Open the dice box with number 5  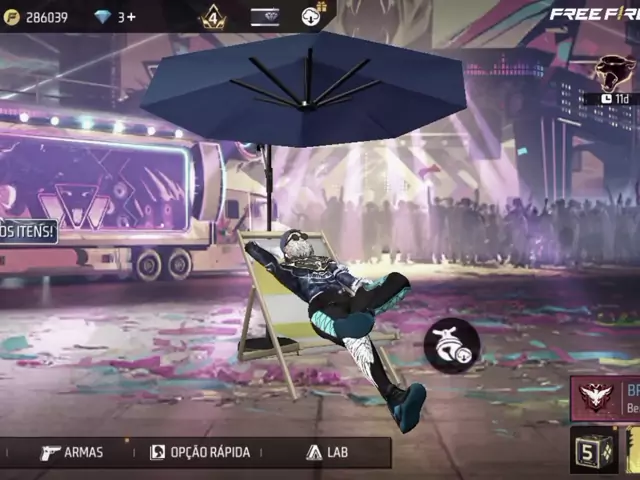[x=594, y=452]
